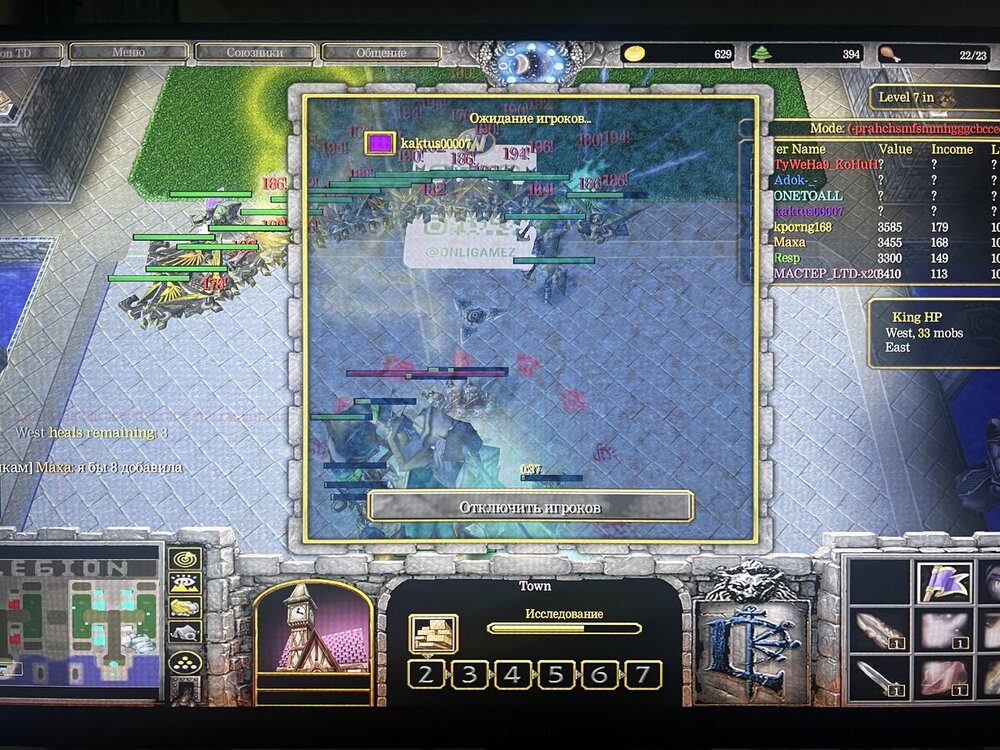Click the gold bars research icon
The image size is (1000, 750).
click(x=434, y=633)
